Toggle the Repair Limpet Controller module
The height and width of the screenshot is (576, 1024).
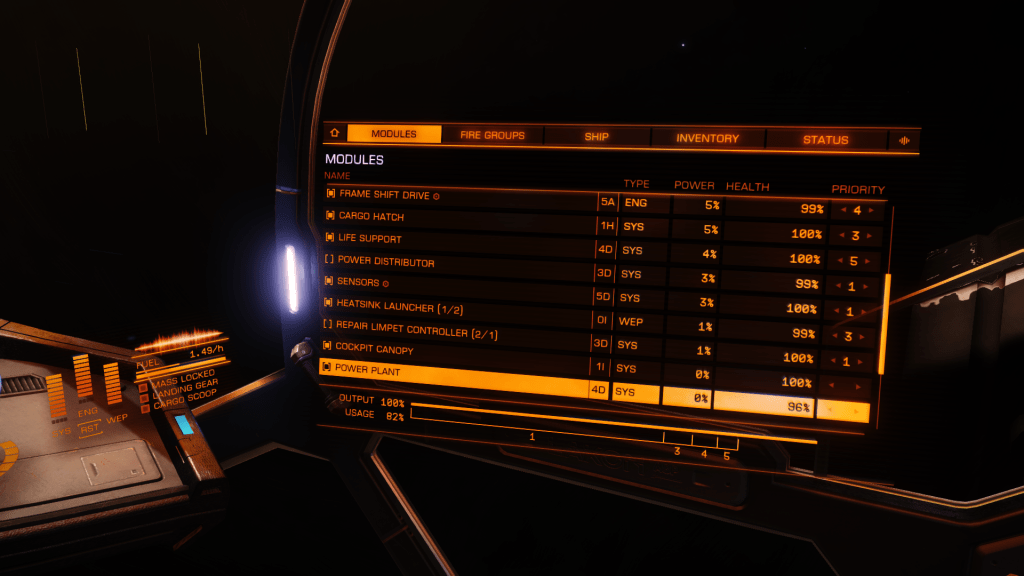click(x=460, y=329)
